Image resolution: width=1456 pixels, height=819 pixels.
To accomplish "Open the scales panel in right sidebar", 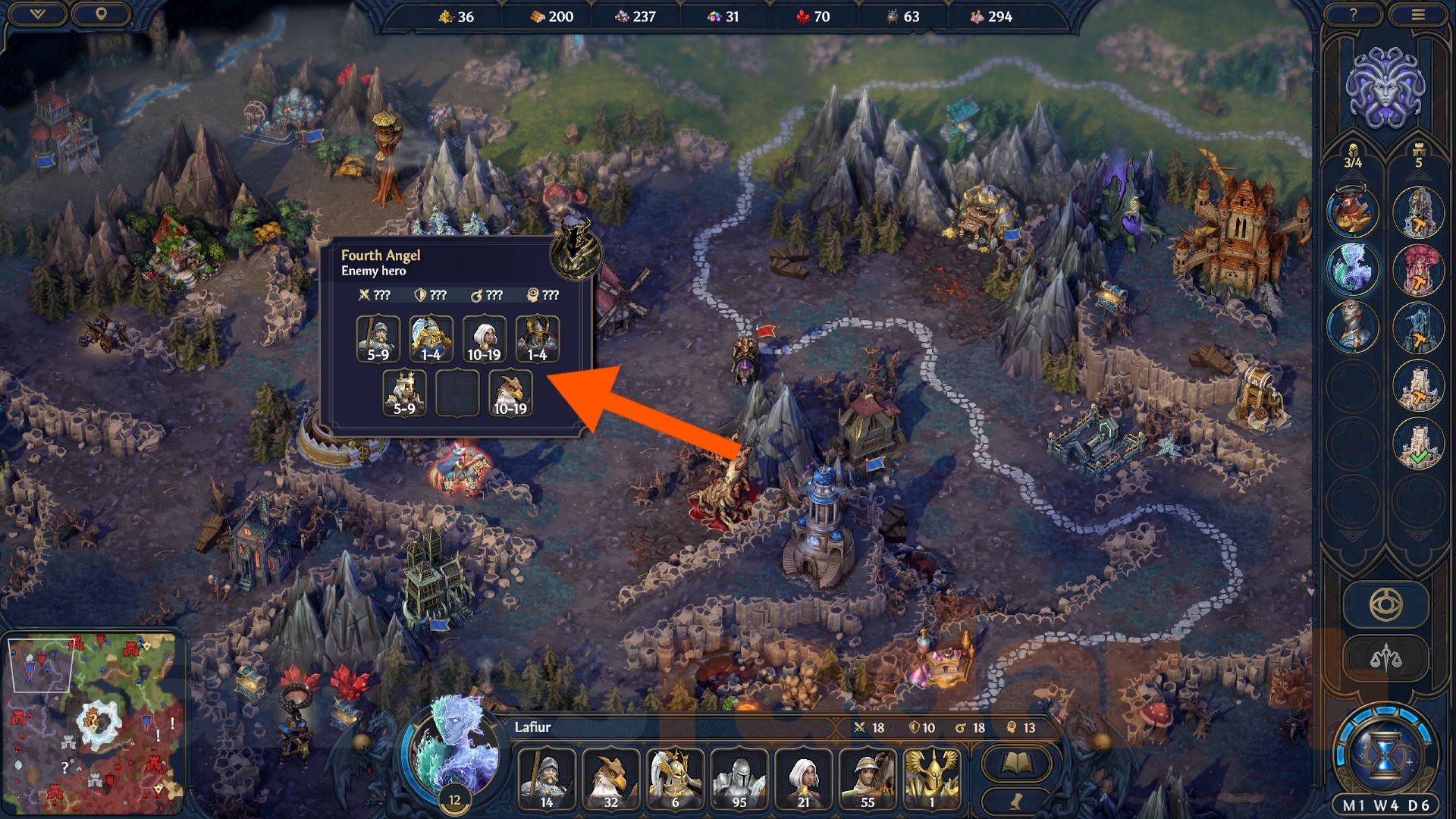I will click(x=1388, y=657).
